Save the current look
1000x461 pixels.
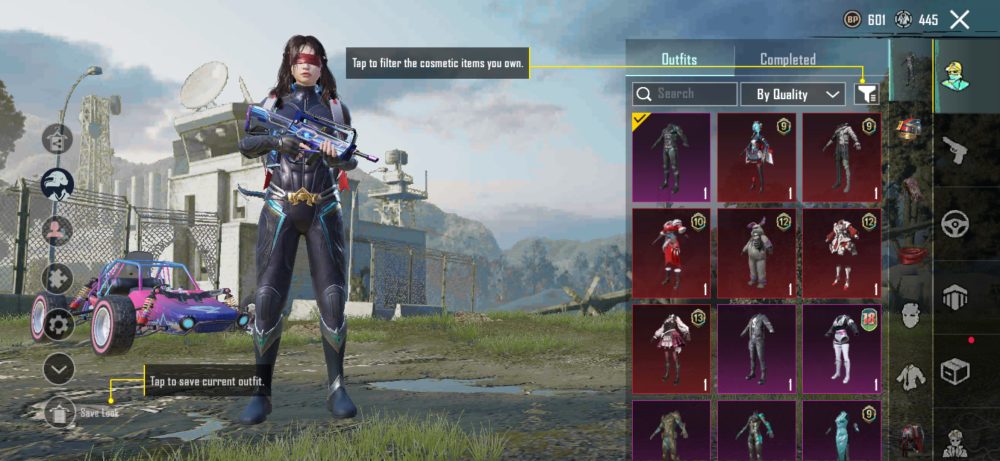tap(61, 410)
